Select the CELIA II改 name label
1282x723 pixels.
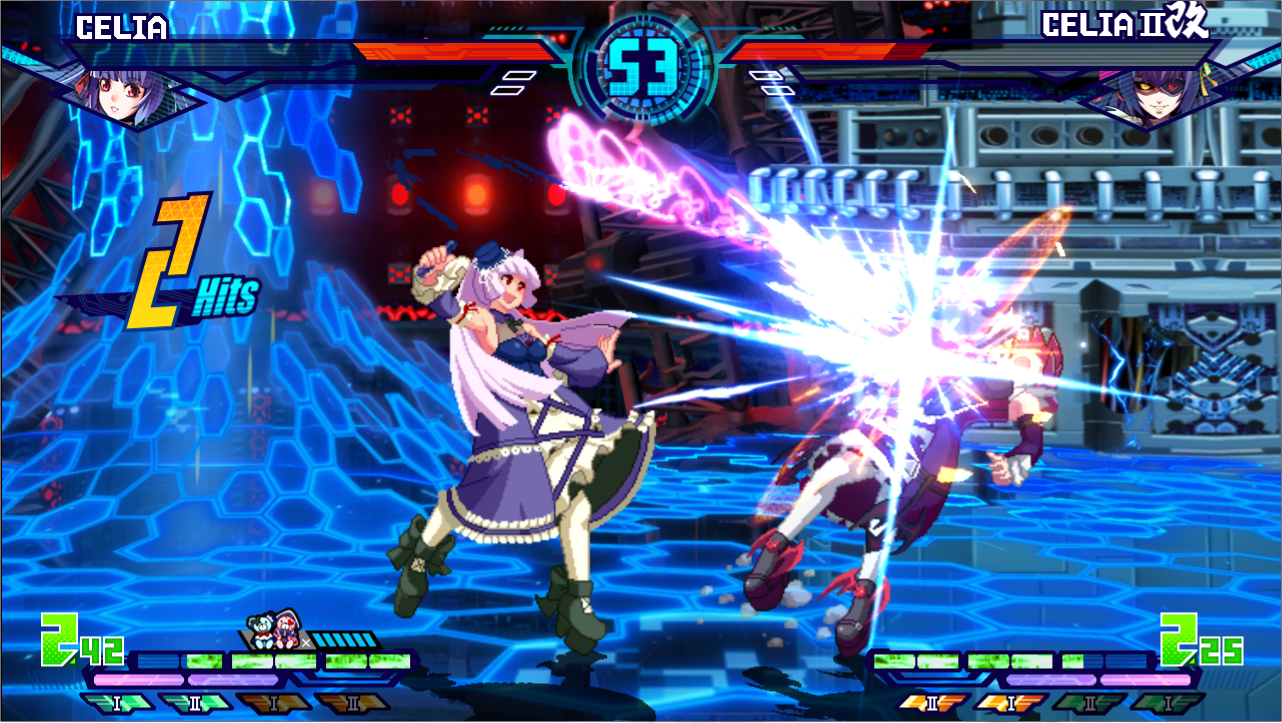pos(1125,27)
